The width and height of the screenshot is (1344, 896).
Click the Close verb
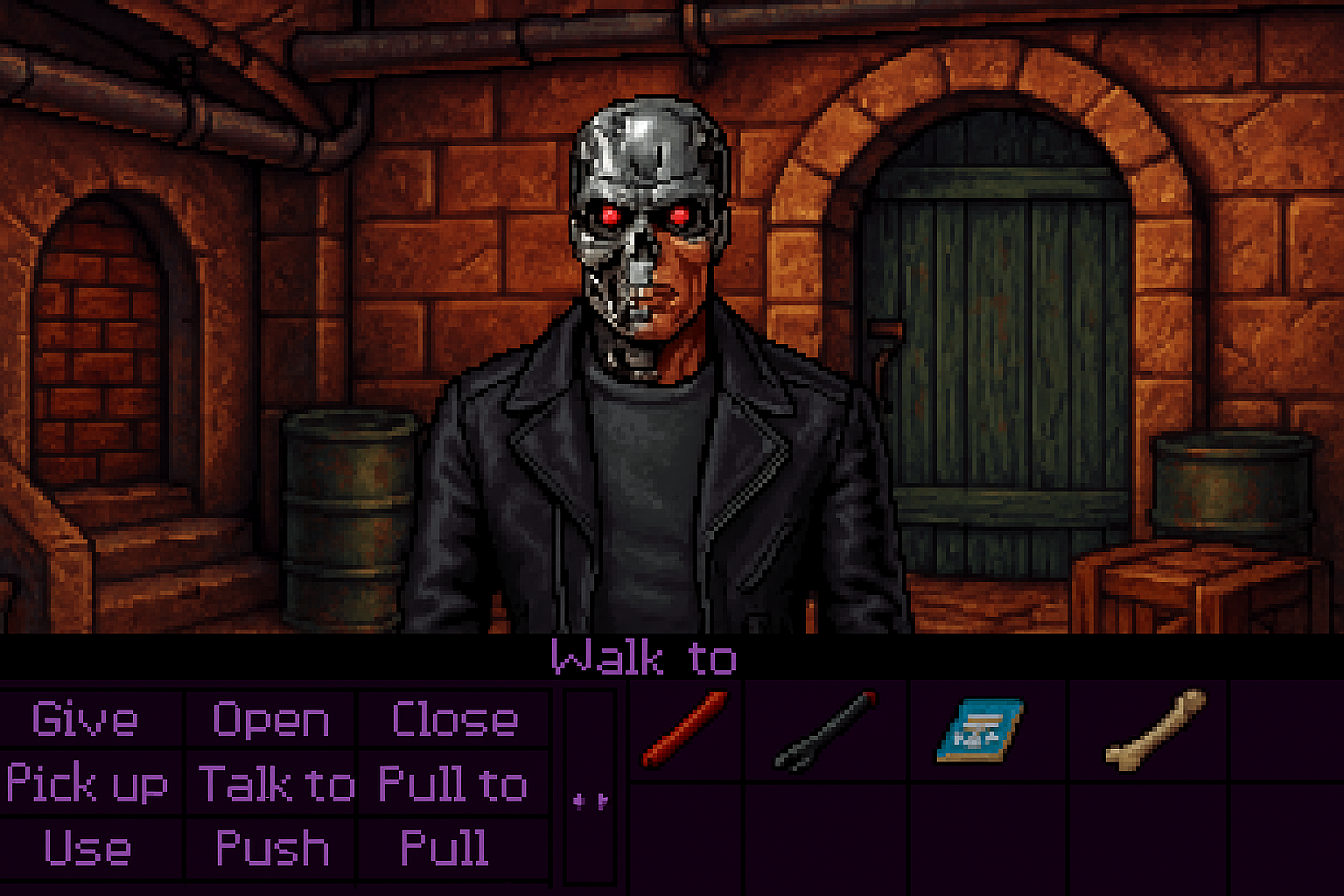click(x=454, y=719)
